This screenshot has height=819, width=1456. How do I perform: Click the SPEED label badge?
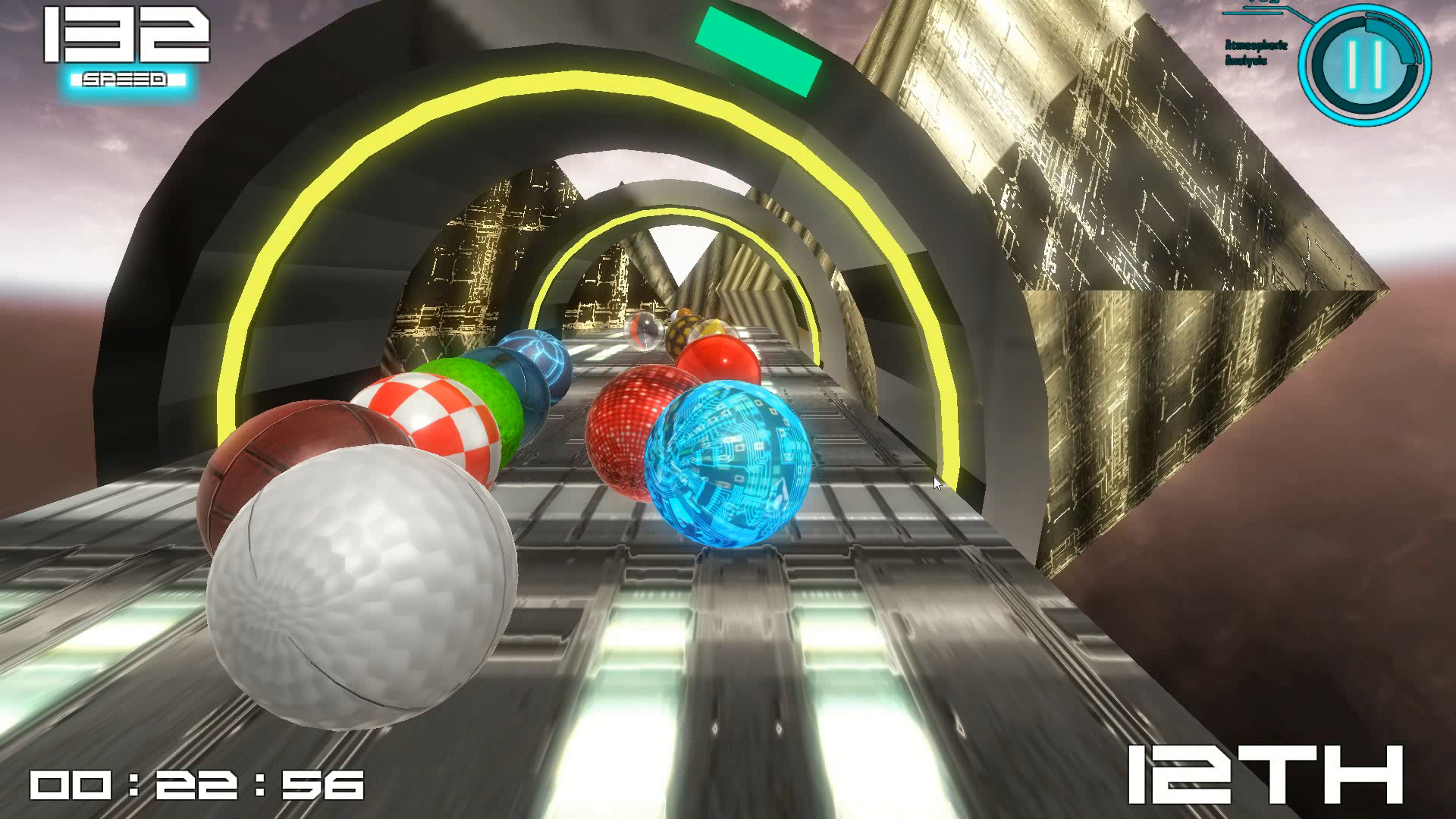[124, 77]
